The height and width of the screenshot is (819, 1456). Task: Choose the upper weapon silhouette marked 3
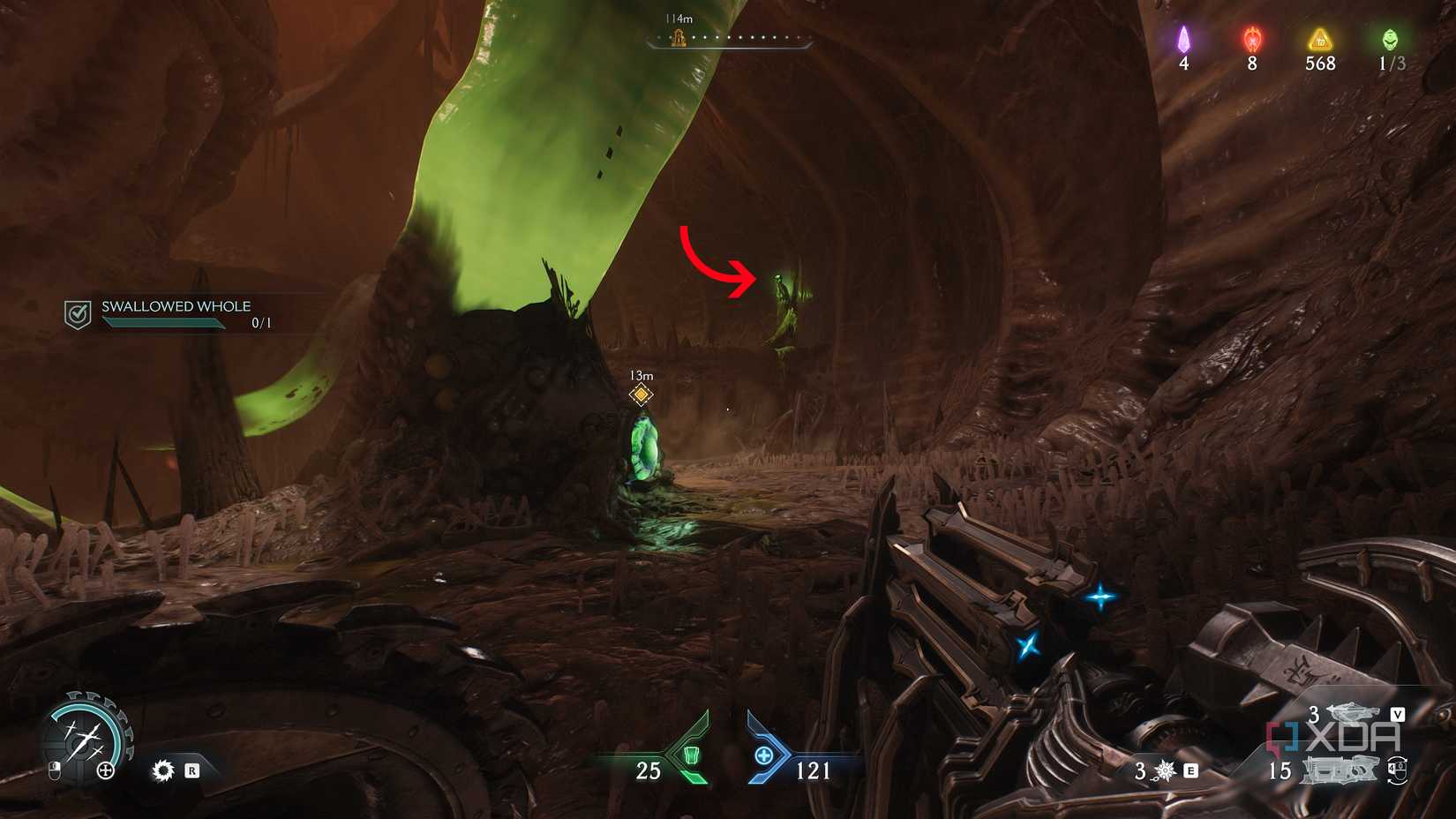pyautogui.click(x=1353, y=712)
